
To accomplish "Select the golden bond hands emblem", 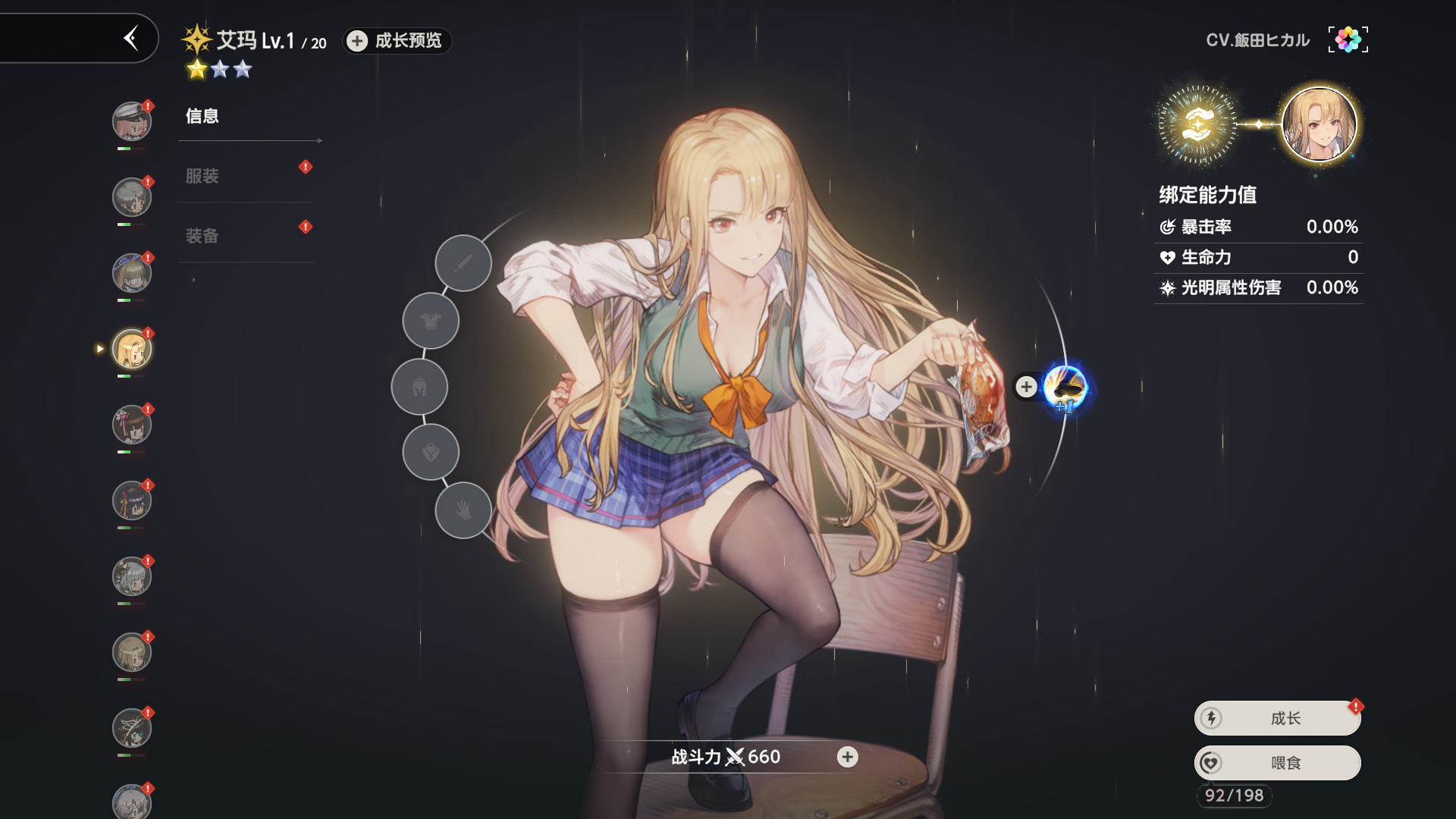I will point(1197,124).
